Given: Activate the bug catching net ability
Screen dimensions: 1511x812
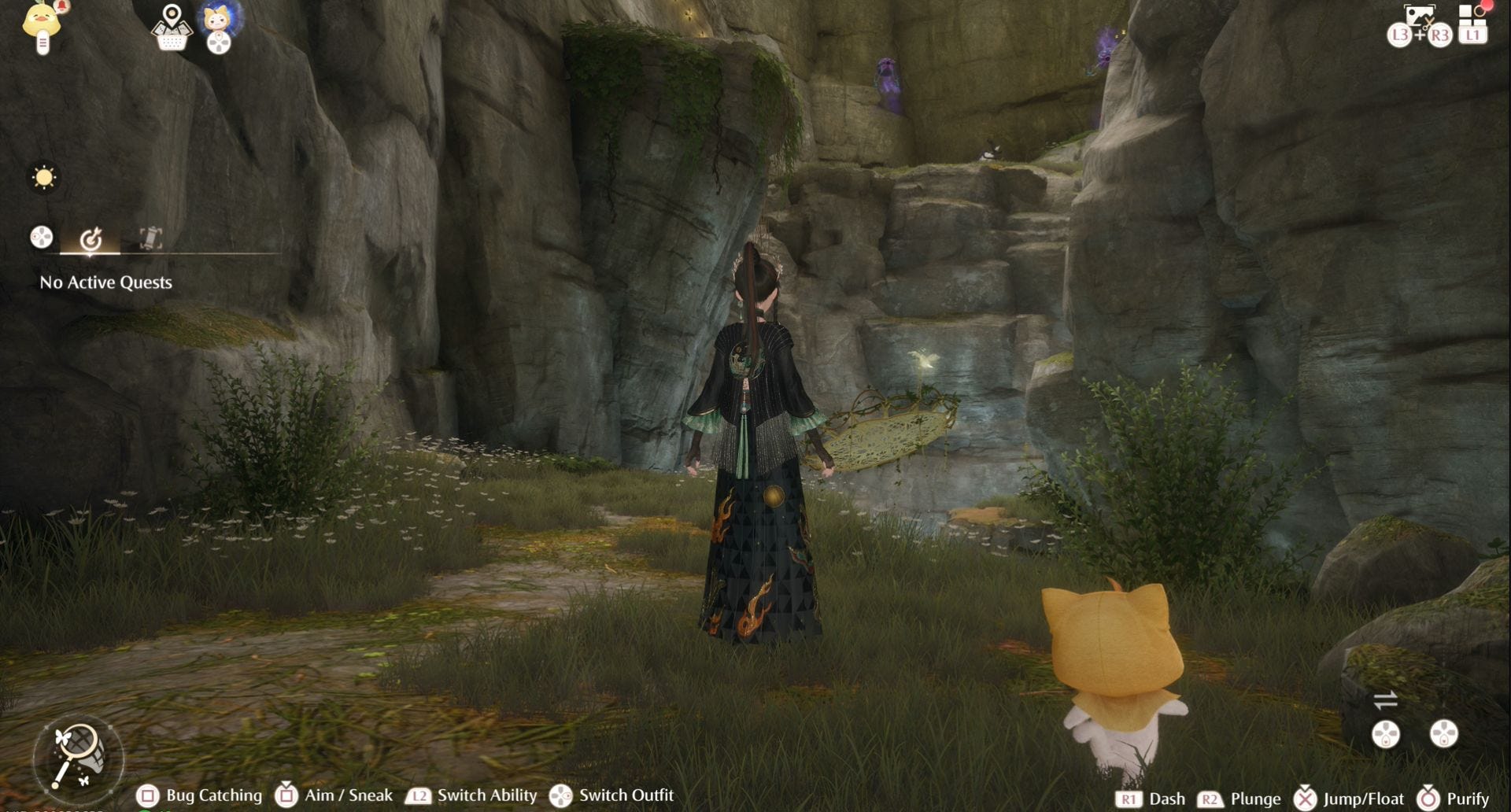Looking at the screenshot, I should [79, 757].
